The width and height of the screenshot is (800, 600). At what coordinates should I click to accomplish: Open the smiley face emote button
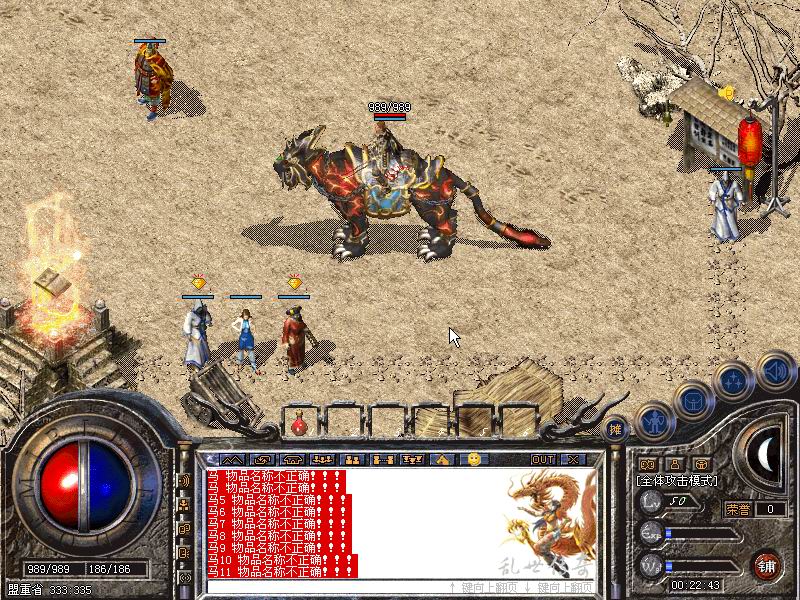[474, 459]
